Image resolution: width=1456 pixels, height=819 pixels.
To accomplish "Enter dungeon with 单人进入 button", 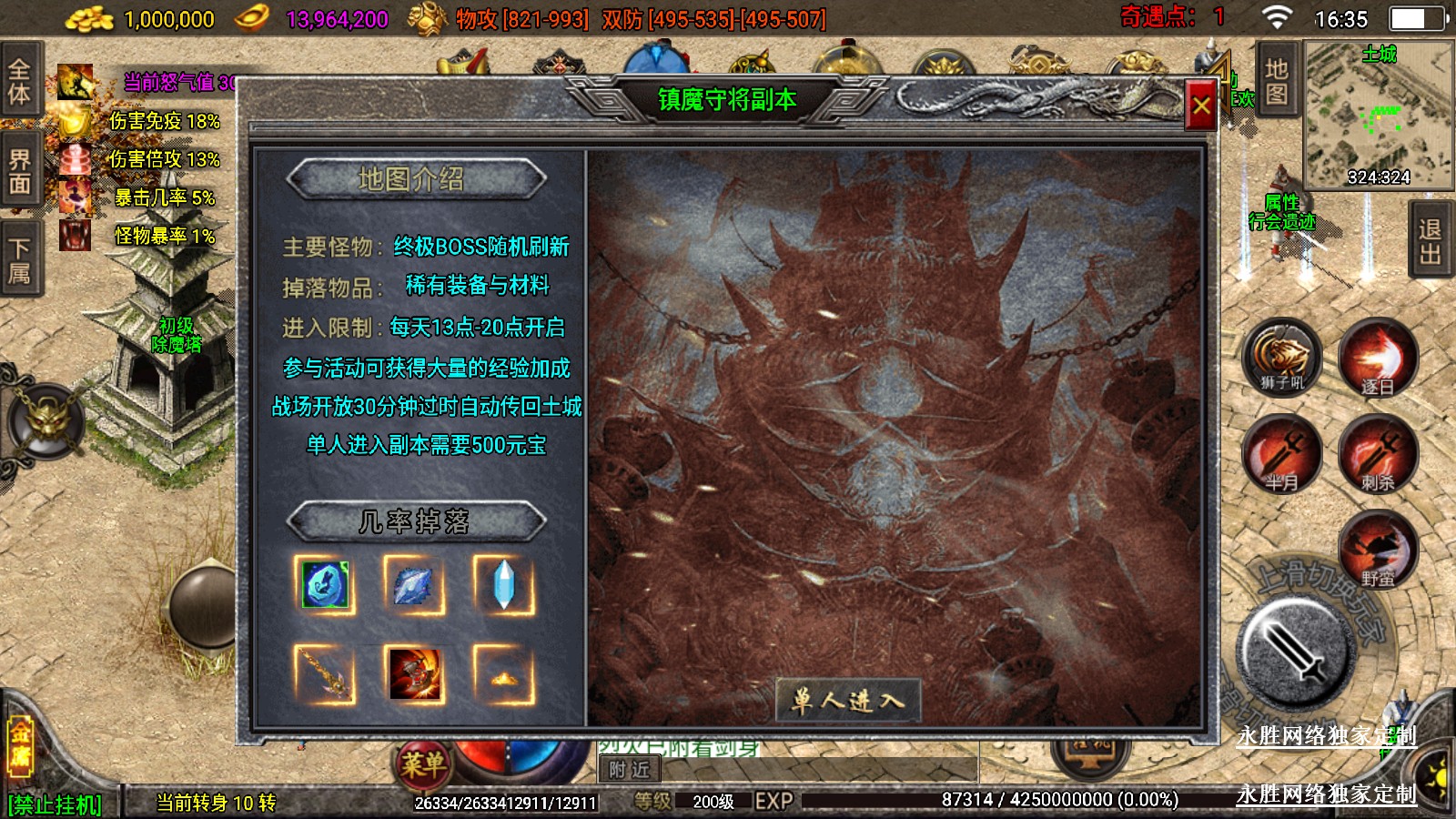I will (x=847, y=700).
